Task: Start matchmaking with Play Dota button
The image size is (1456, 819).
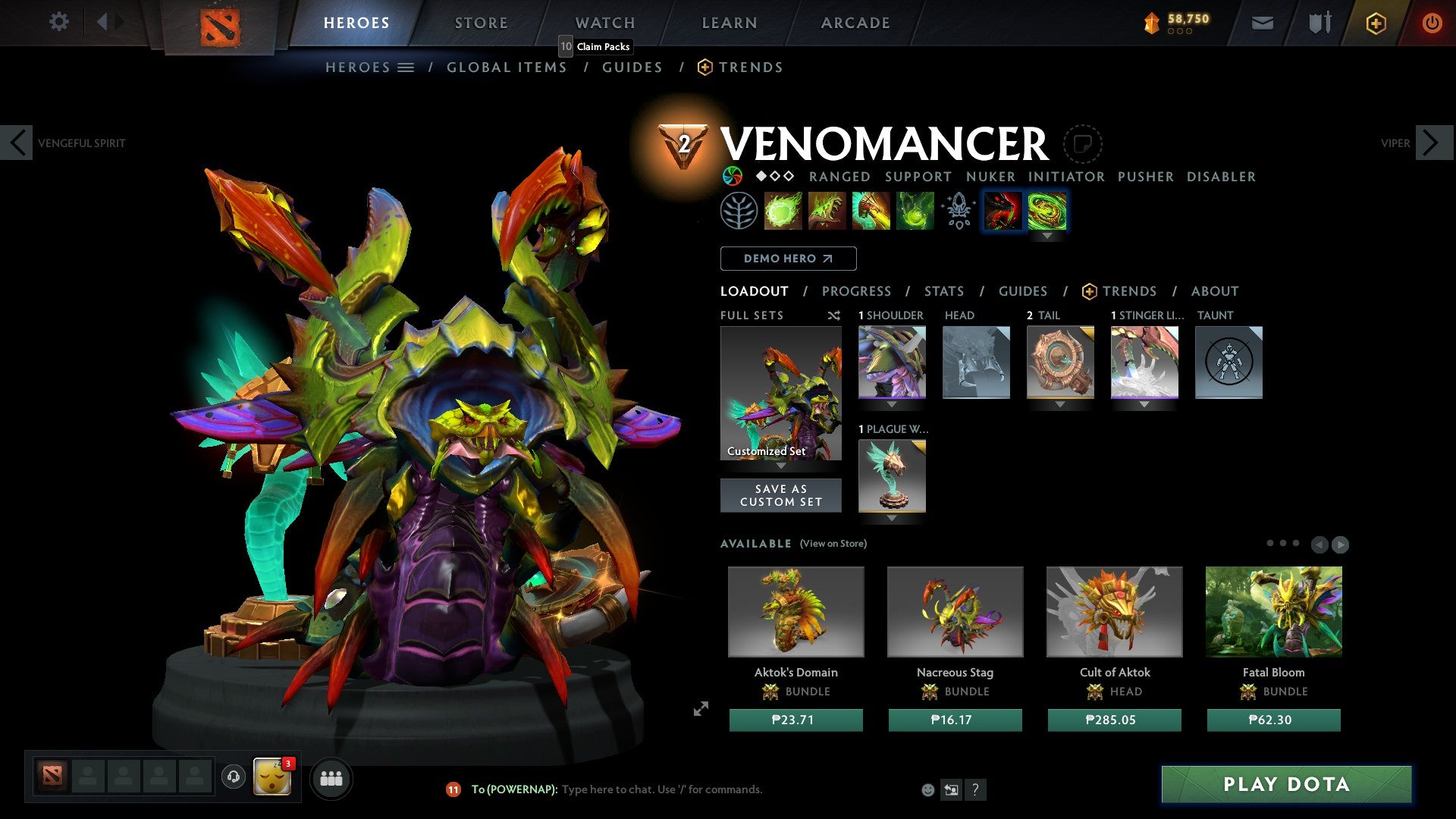Action: click(1286, 784)
